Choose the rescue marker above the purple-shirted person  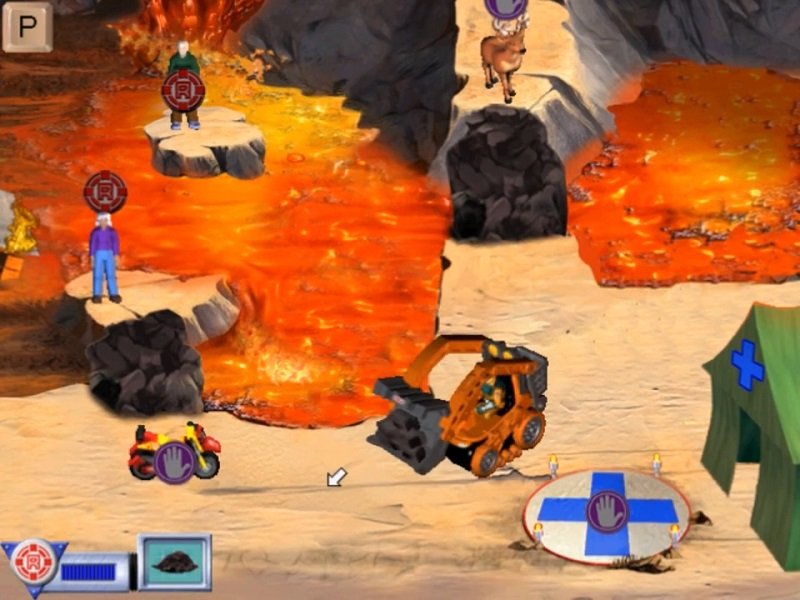click(x=105, y=191)
